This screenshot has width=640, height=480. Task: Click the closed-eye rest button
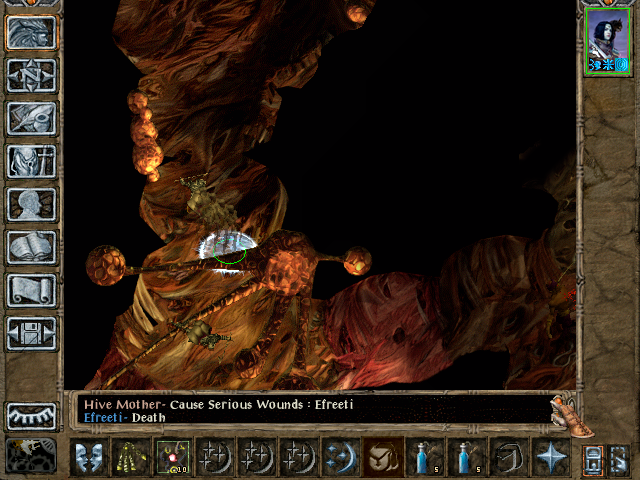pos(31,415)
